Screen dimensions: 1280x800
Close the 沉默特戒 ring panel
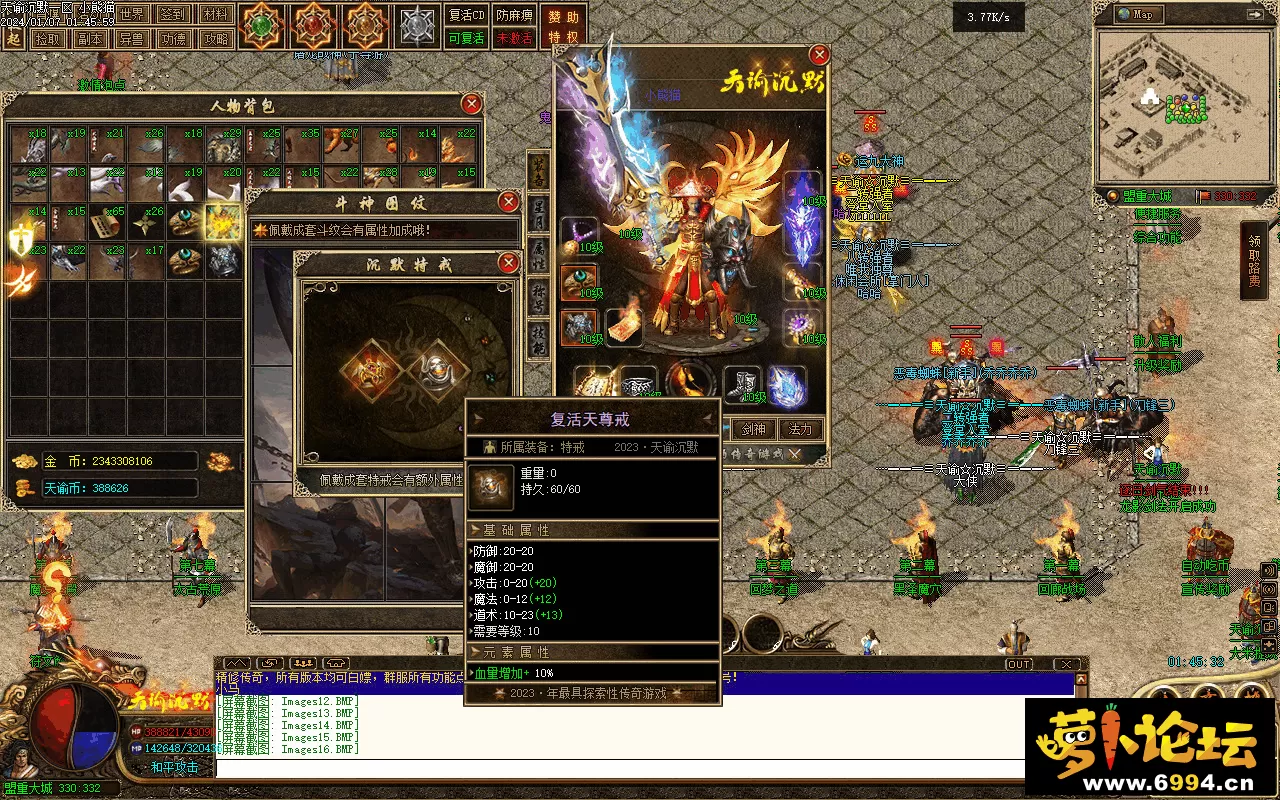click(509, 263)
